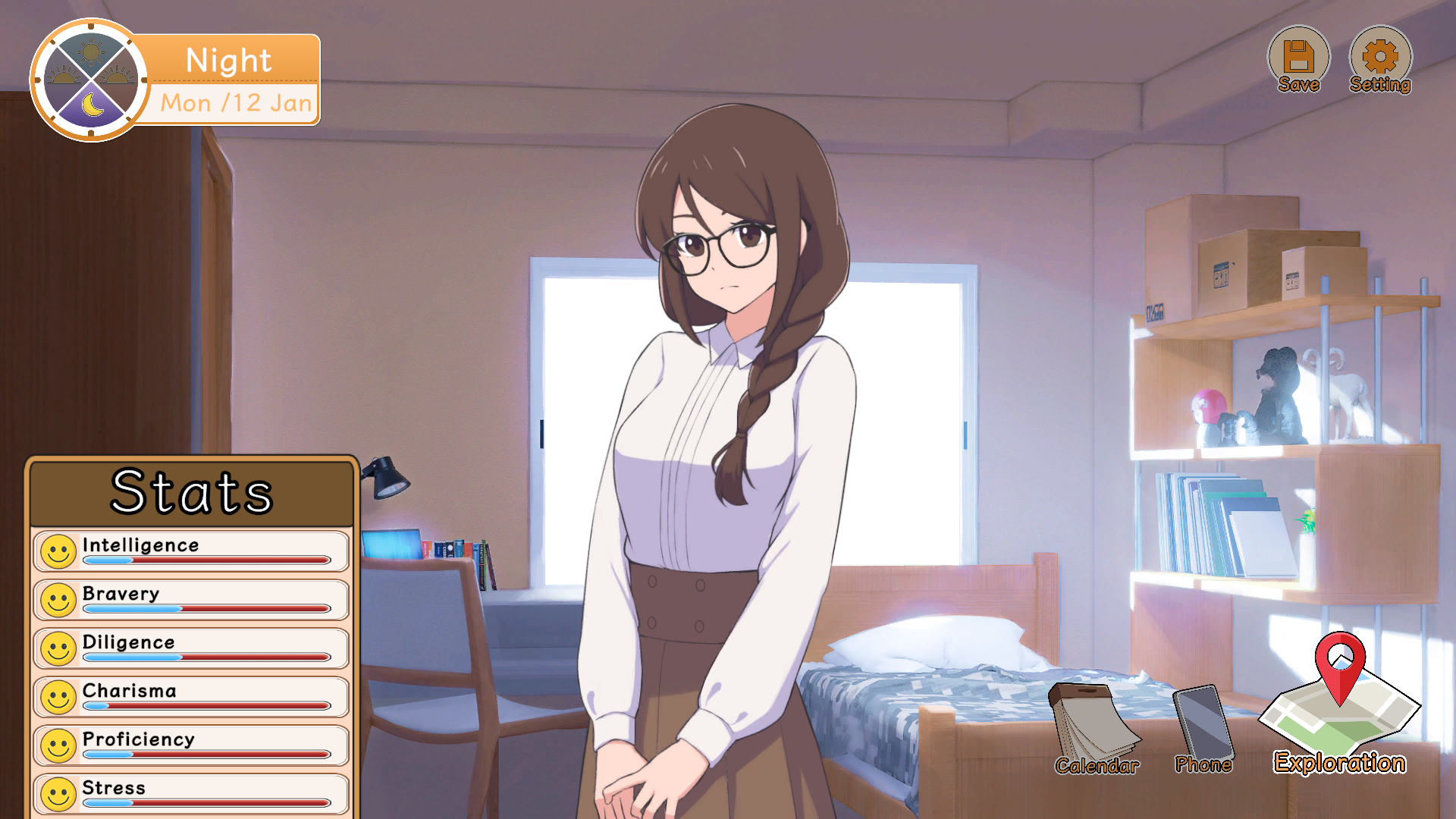Select the Bravery stat row
The image size is (1456, 819).
click(x=191, y=600)
